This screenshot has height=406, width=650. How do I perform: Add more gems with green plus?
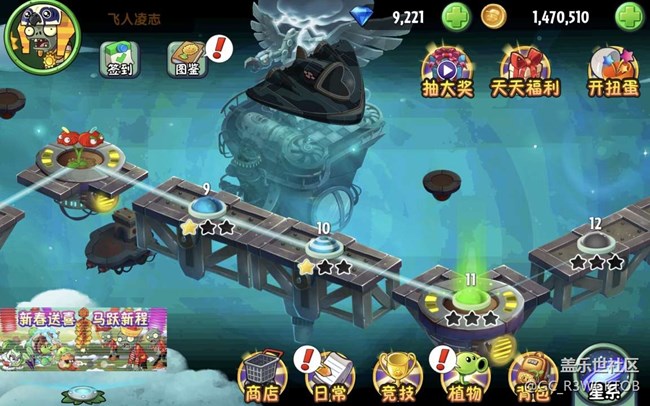pos(454,17)
